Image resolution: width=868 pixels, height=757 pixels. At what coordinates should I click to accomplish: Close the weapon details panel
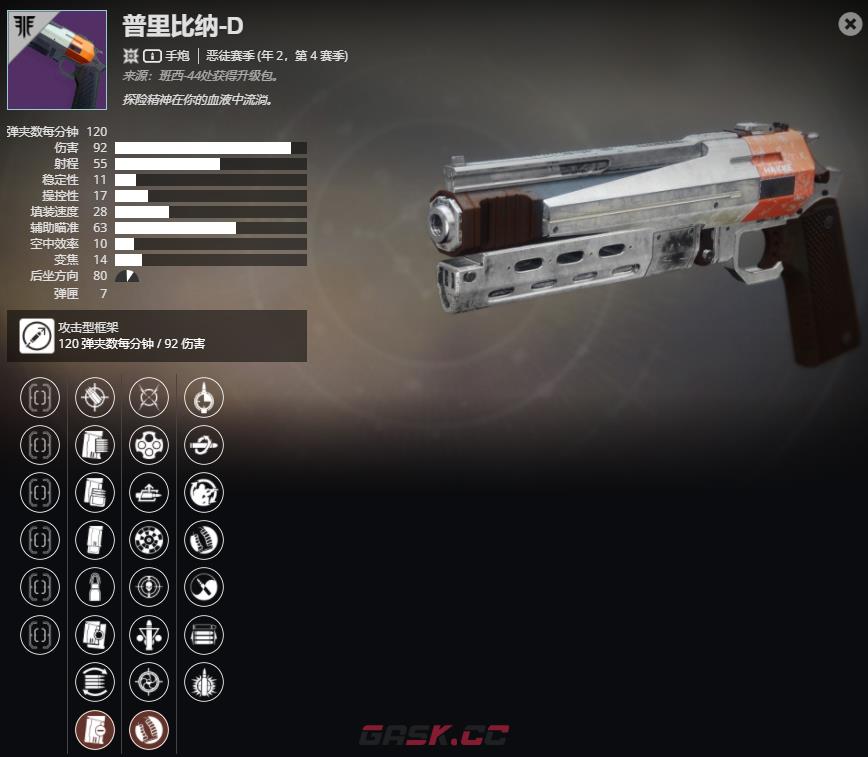pos(849,25)
